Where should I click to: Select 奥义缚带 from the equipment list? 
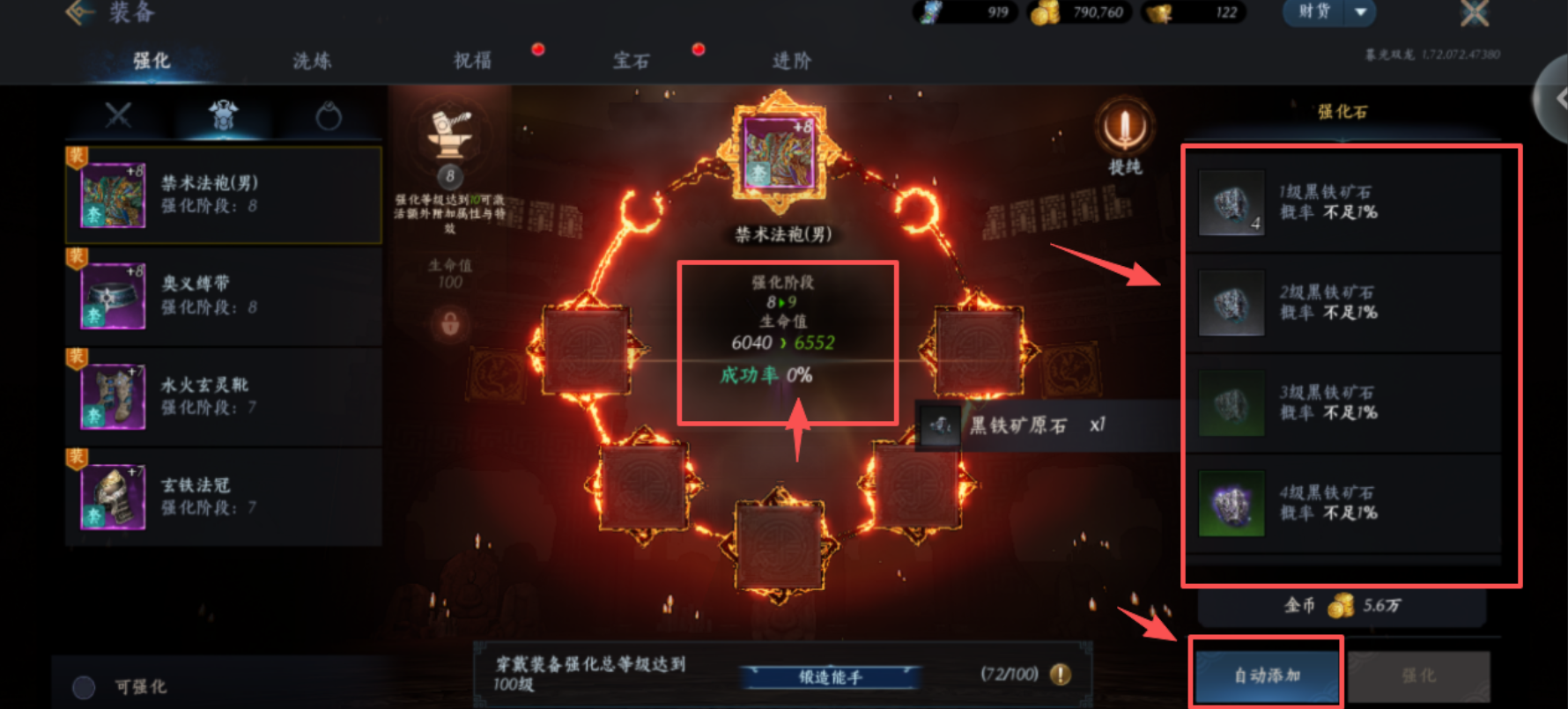coord(223,295)
